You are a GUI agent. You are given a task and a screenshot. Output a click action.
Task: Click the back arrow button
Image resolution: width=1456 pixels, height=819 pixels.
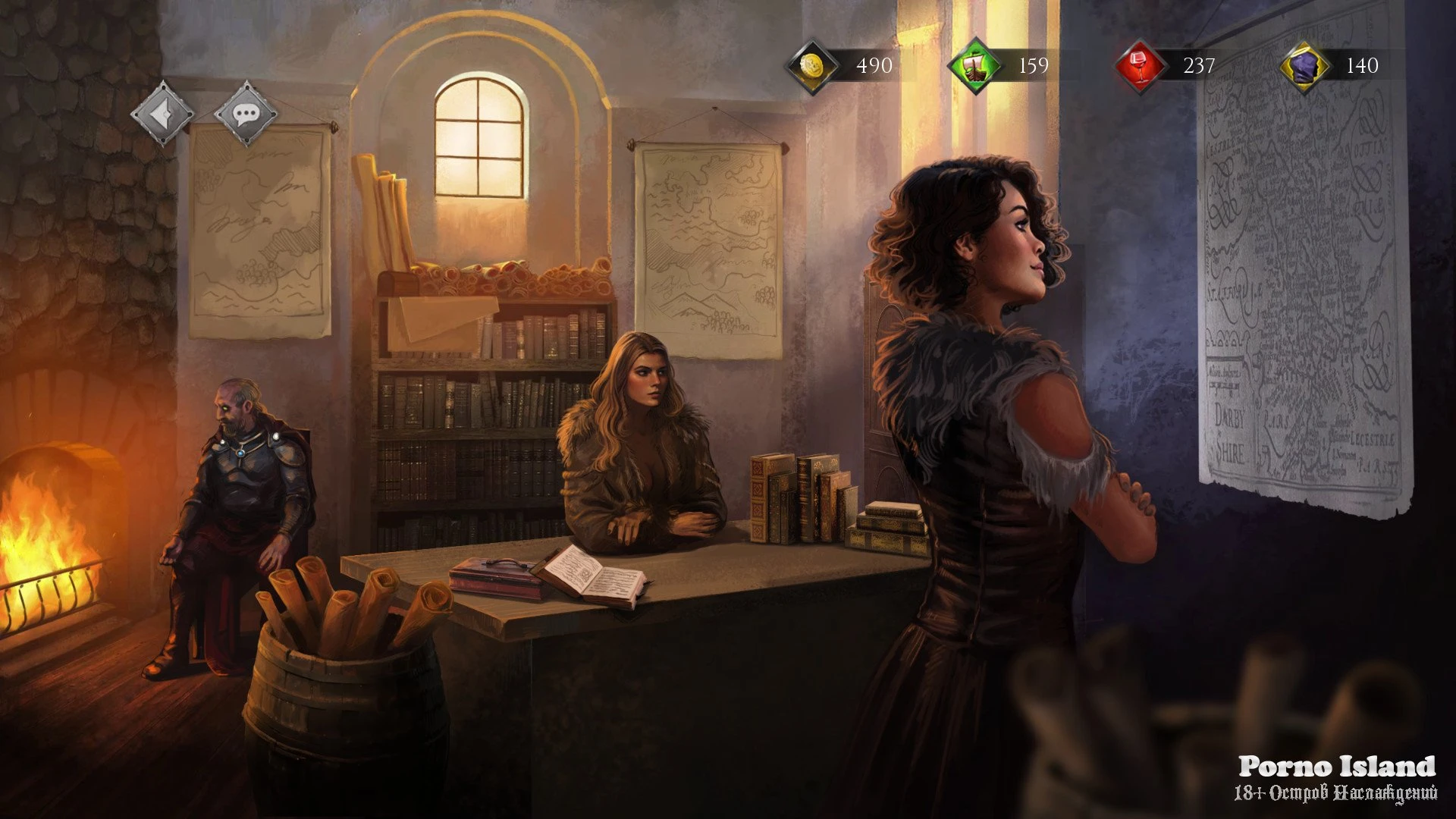(162, 114)
